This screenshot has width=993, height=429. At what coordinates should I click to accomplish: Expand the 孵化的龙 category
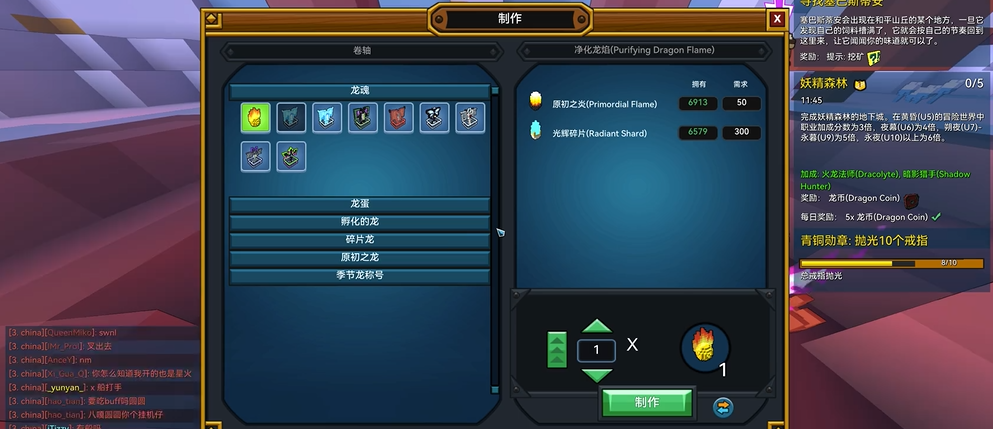click(360, 222)
